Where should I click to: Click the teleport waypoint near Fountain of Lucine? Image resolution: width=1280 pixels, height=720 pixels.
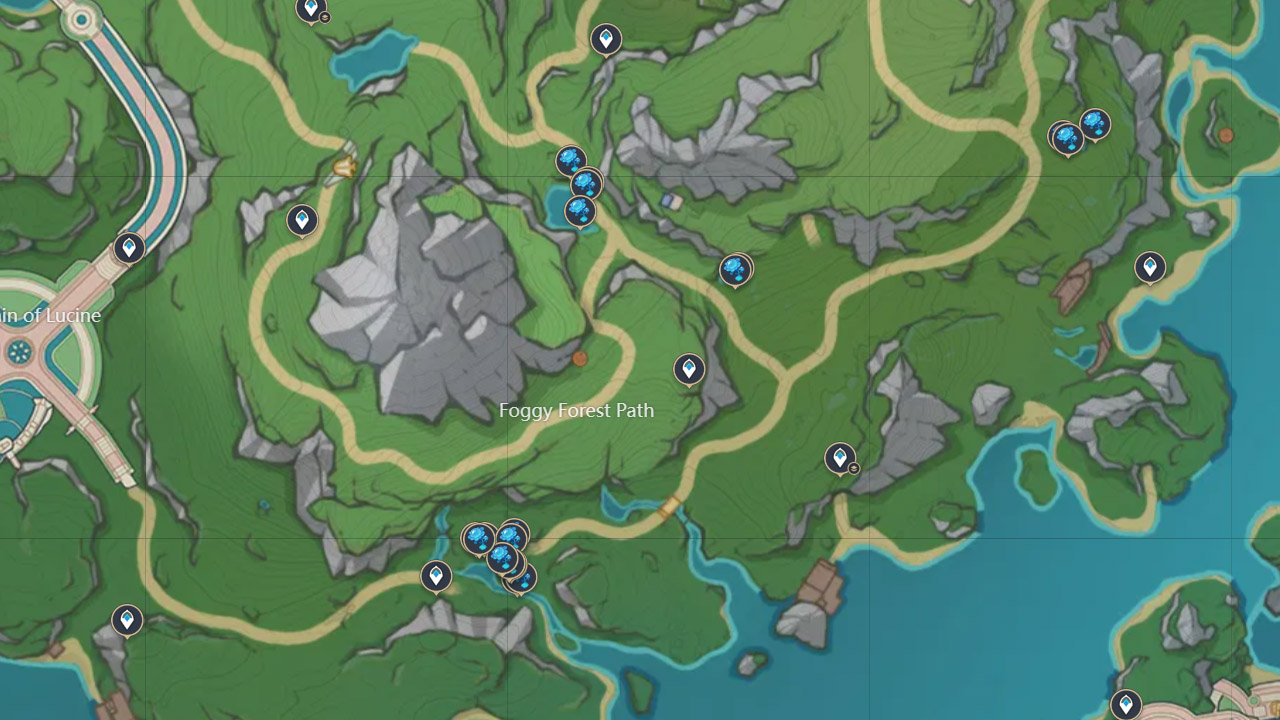pyautogui.click(x=128, y=248)
